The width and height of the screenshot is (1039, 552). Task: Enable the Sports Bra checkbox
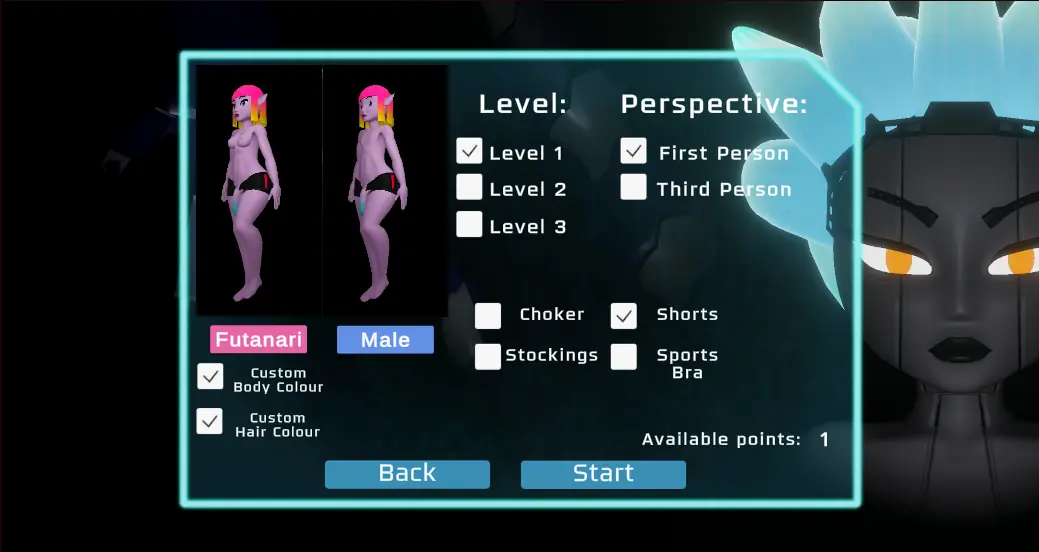(624, 357)
